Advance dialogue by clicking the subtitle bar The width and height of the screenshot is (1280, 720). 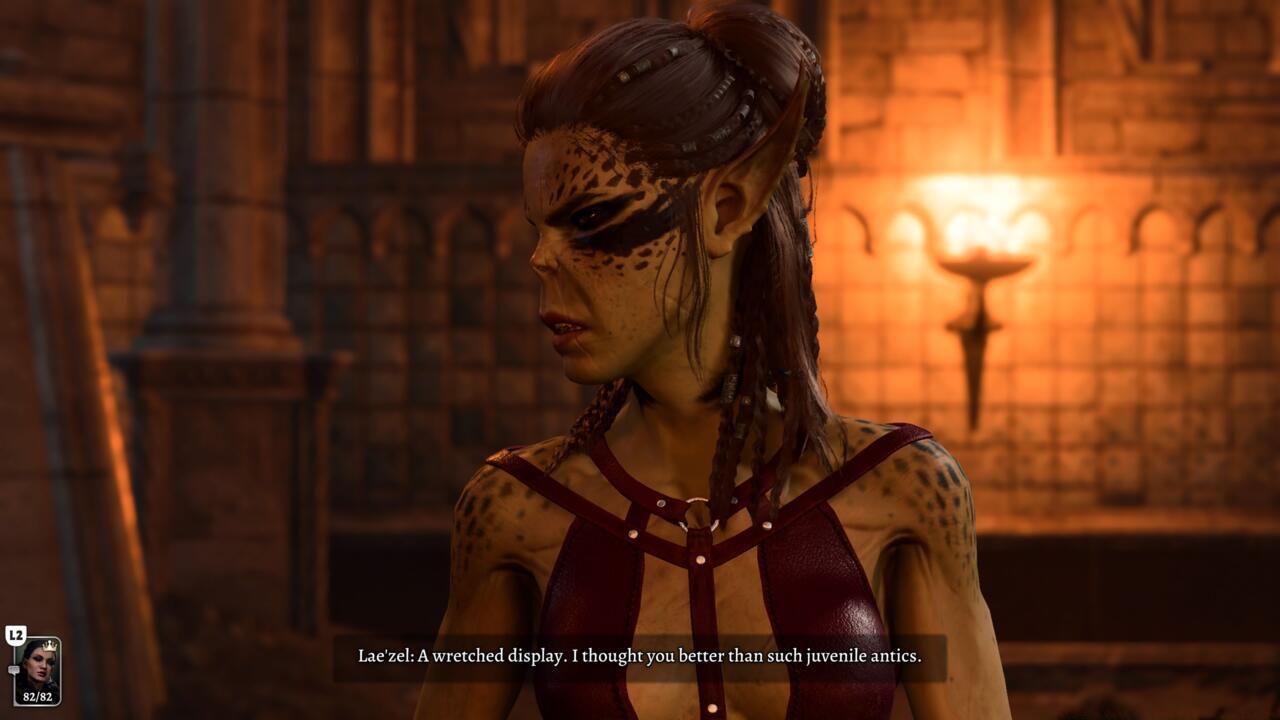pos(640,658)
